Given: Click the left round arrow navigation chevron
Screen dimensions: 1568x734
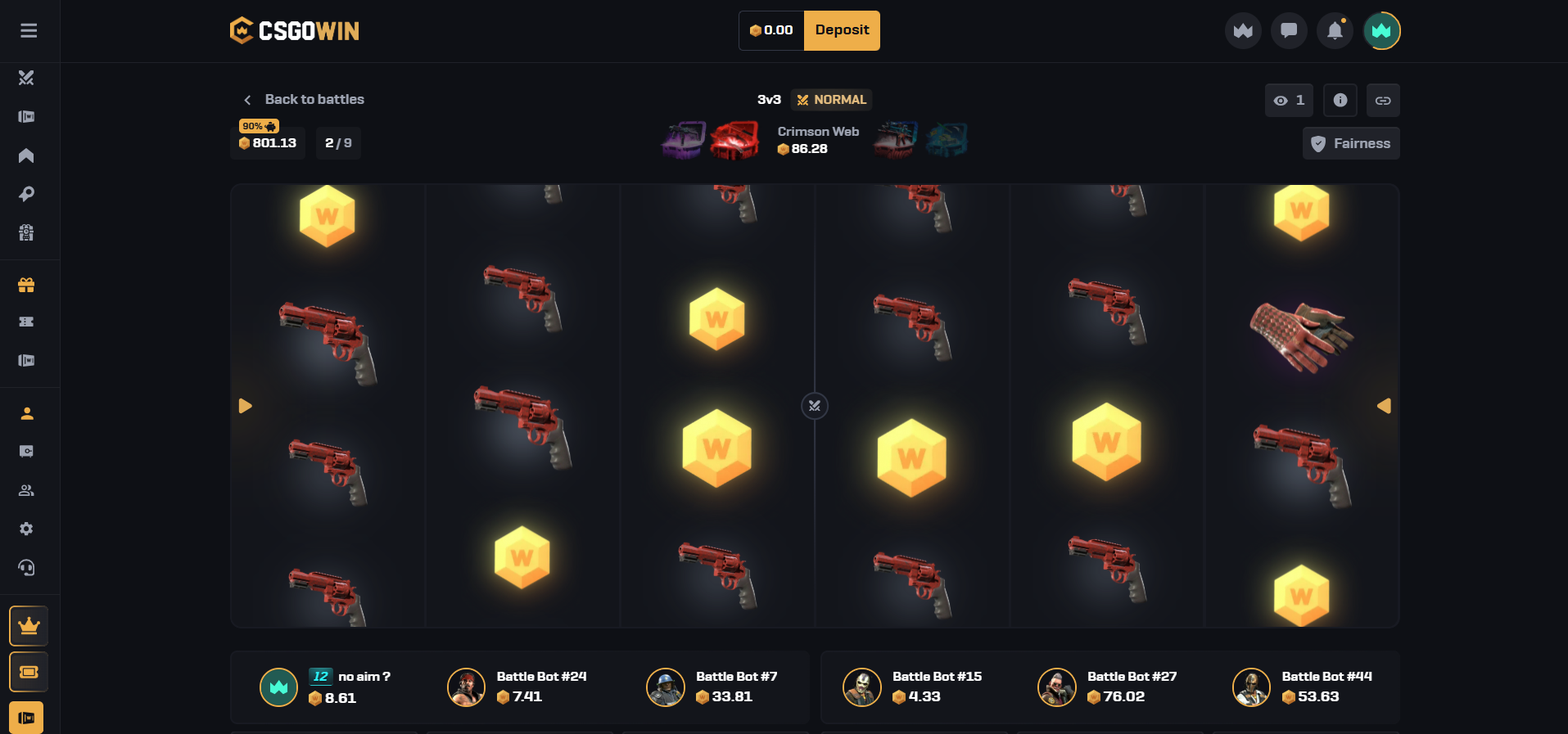Looking at the screenshot, I should tap(245, 405).
